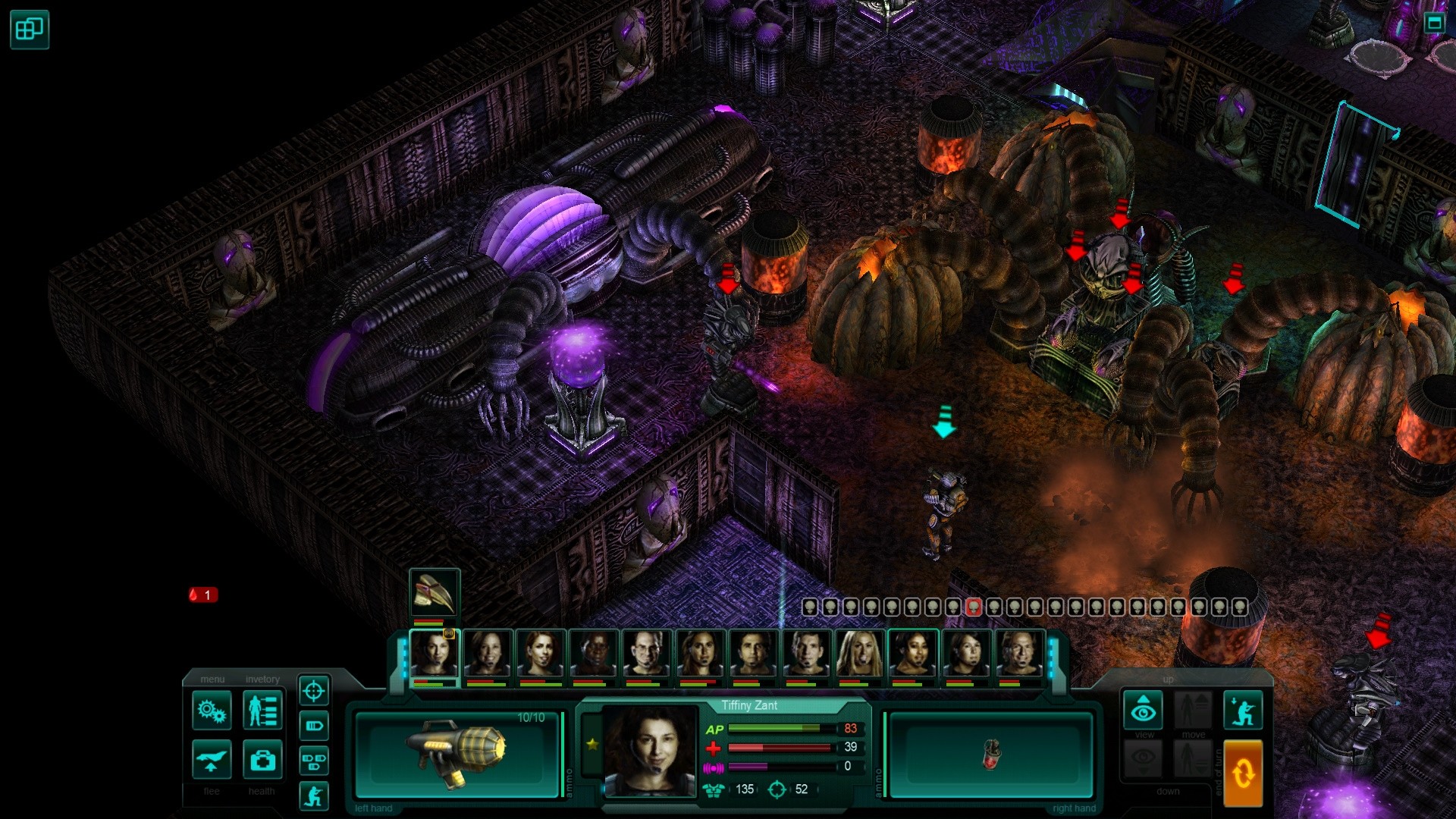This screenshot has width=1456, height=819.
Task: Click the health button label
Action: click(x=262, y=791)
